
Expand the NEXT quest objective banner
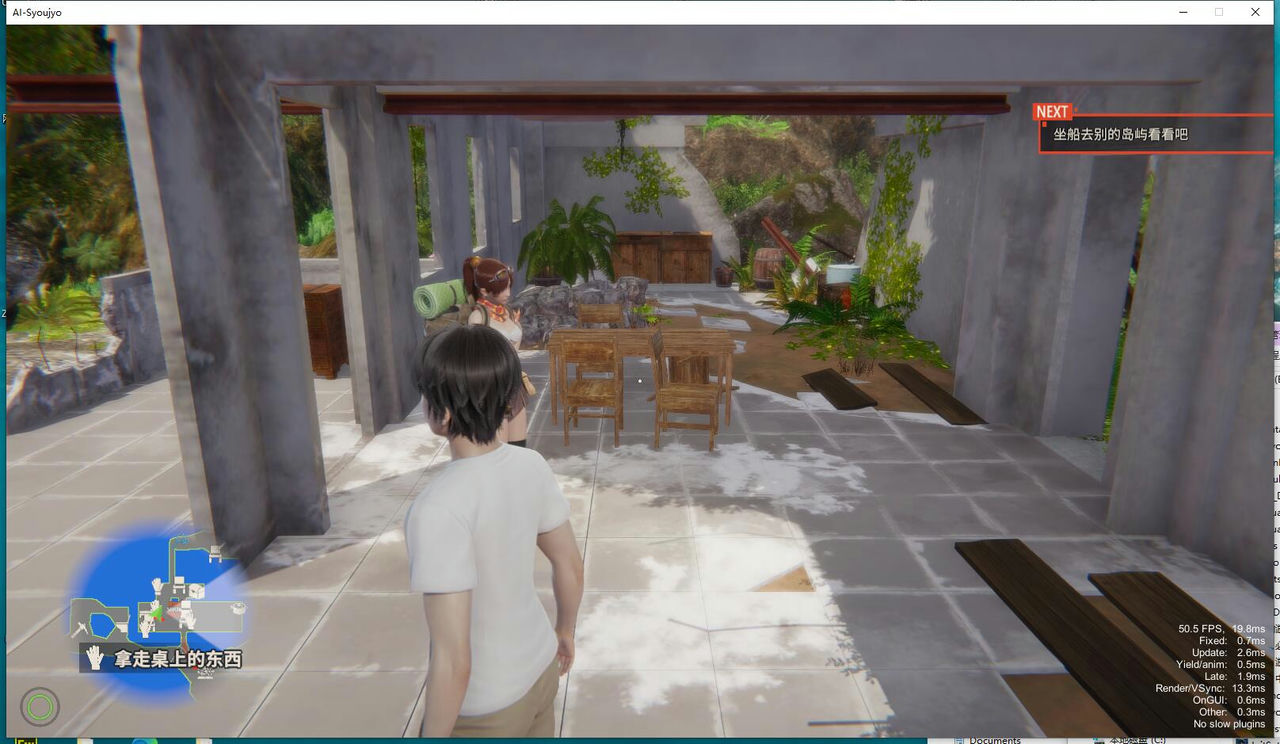pos(1050,111)
